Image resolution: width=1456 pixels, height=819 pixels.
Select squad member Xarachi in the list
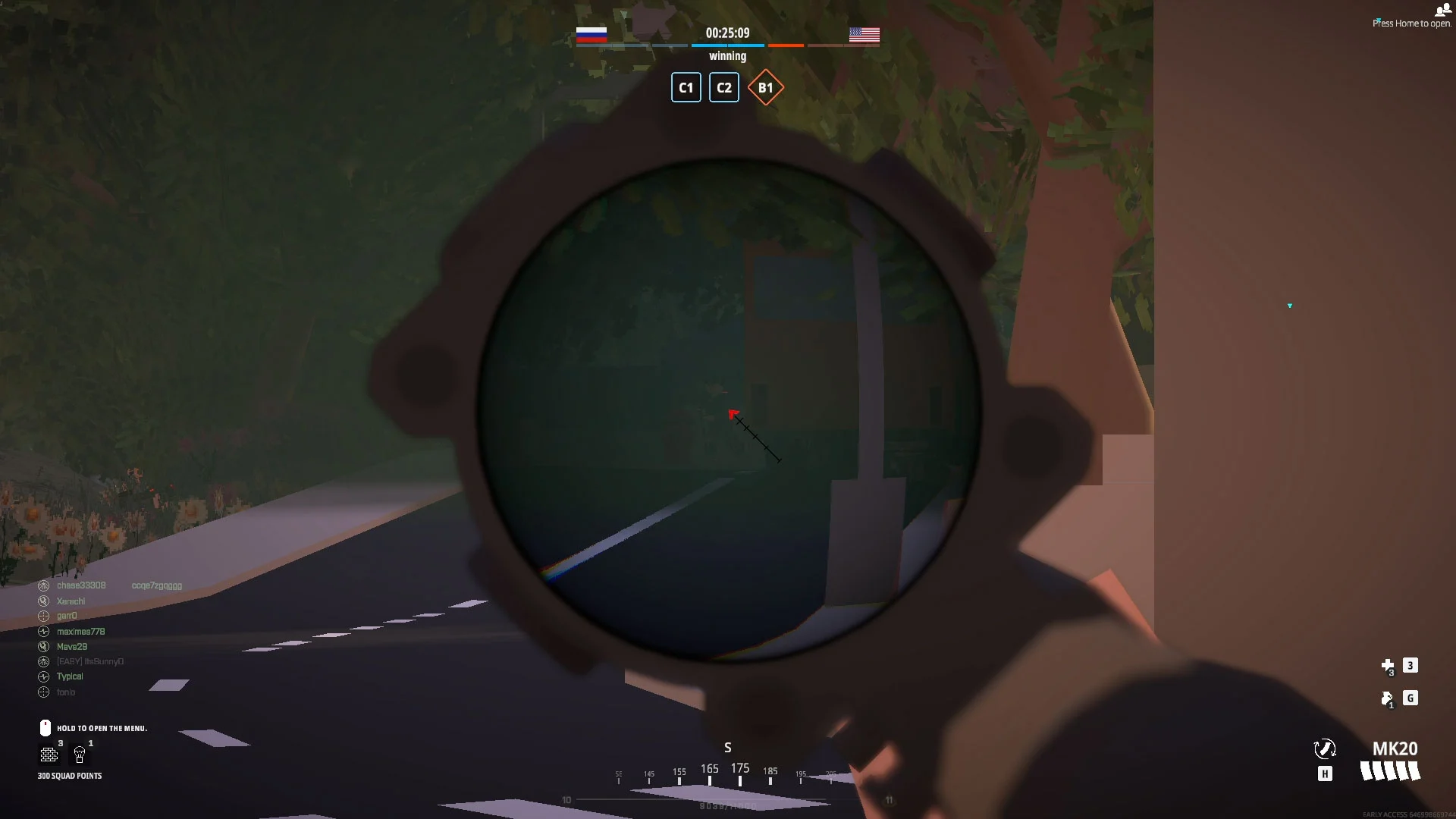coord(72,601)
